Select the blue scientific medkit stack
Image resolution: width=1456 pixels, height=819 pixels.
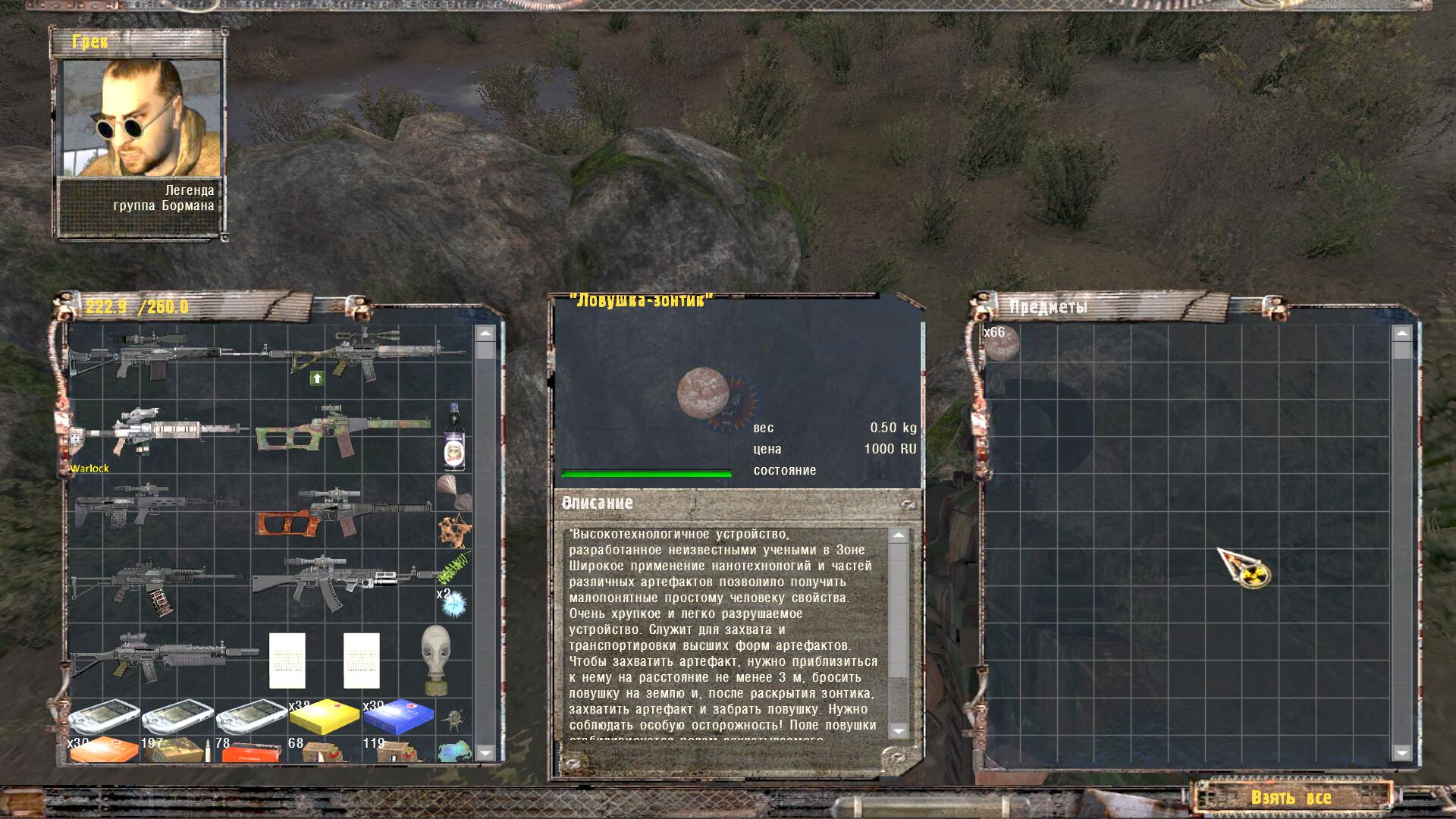click(399, 717)
